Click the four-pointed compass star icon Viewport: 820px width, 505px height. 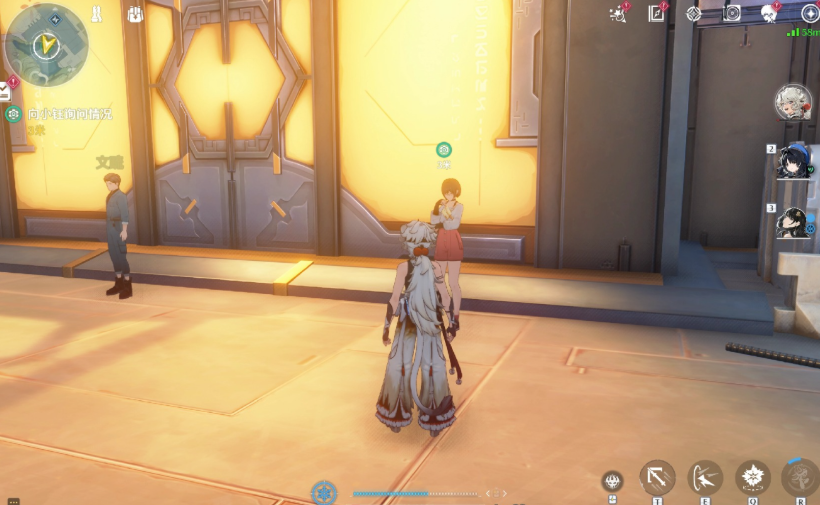694,14
